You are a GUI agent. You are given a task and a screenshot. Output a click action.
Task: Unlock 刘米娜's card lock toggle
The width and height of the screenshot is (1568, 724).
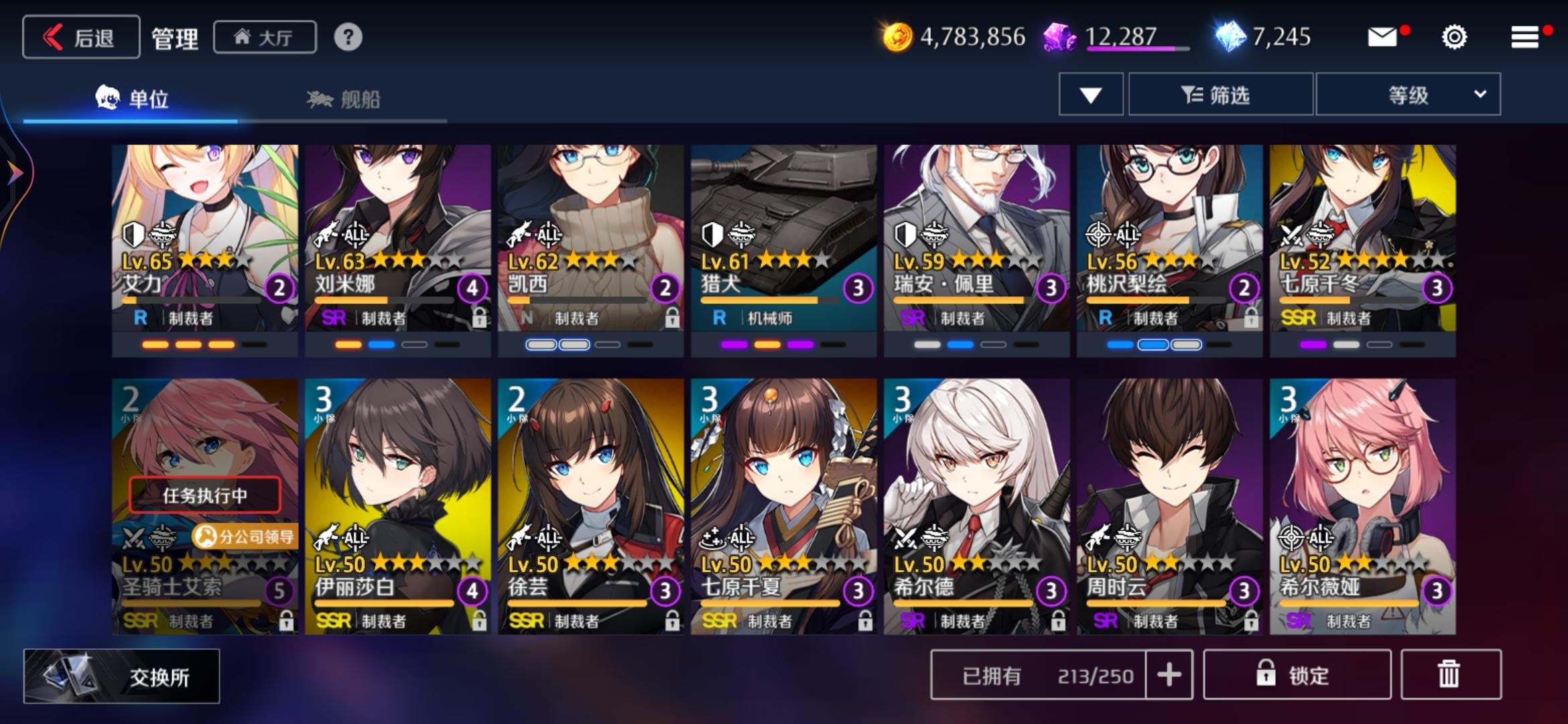[481, 316]
